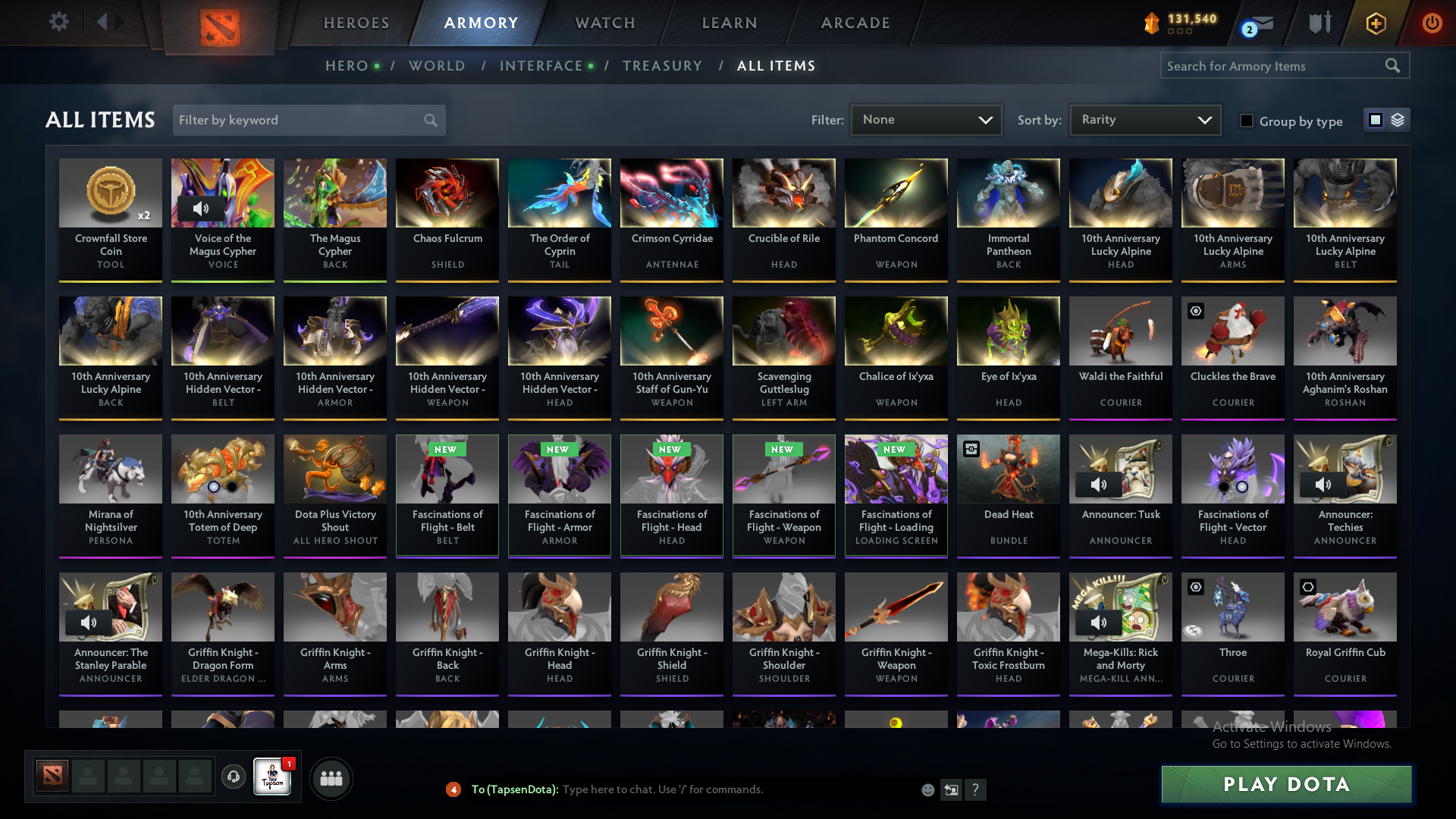Image resolution: width=1456 pixels, height=819 pixels.
Task: Switch to the TREASURY tab
Action: (662, 66)
